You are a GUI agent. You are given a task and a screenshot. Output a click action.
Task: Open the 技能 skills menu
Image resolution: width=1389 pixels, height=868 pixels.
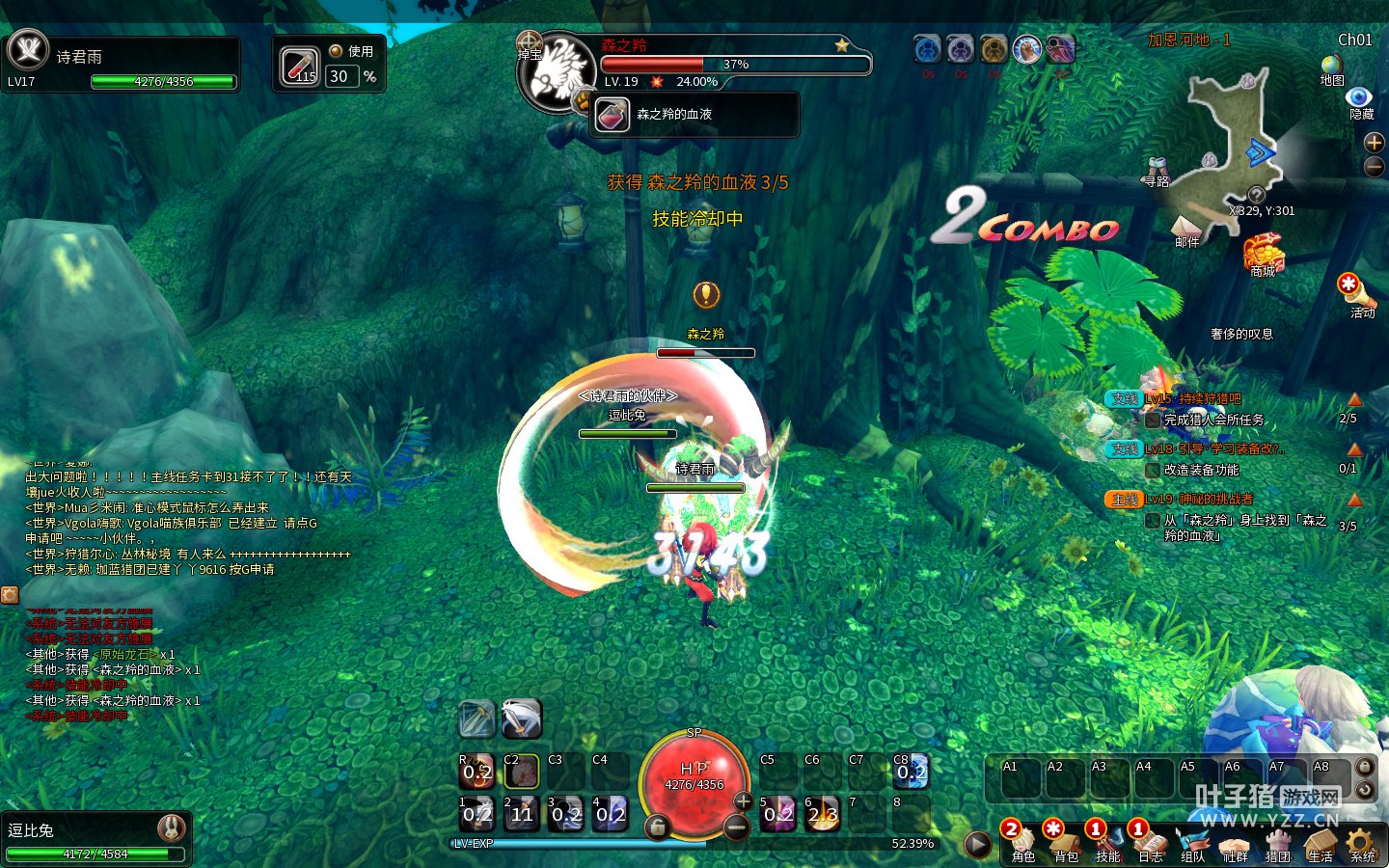1107,843
